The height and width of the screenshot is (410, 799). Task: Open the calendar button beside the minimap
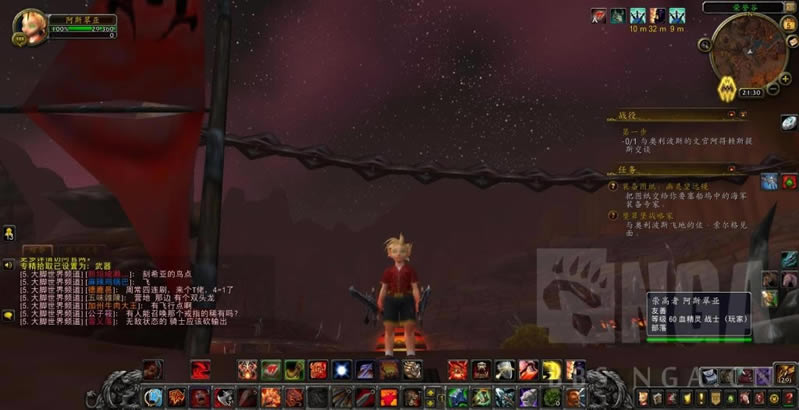pyautogui.click(x=789, y=24)
